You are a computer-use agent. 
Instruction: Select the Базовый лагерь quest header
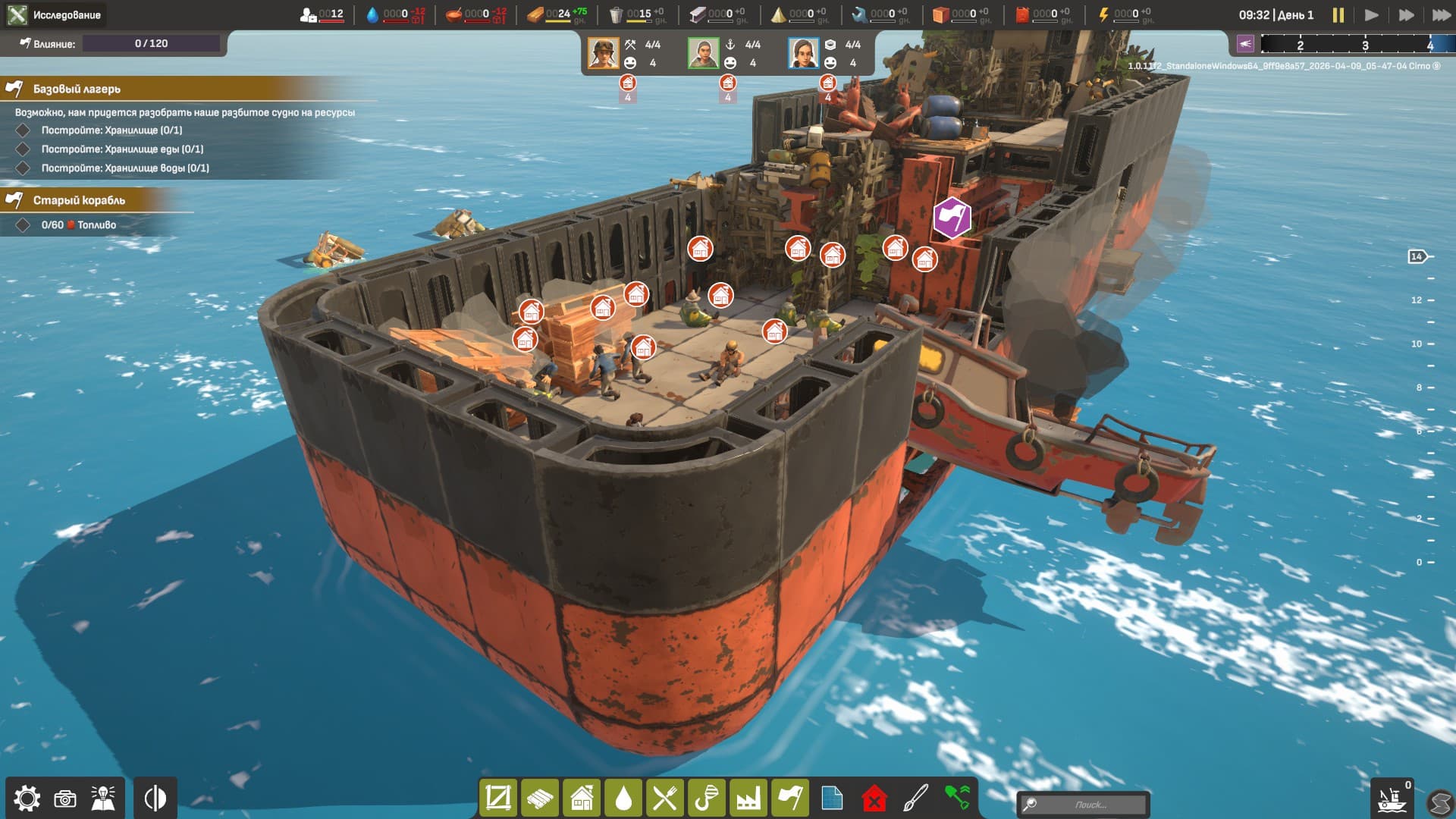pos(77,89)
